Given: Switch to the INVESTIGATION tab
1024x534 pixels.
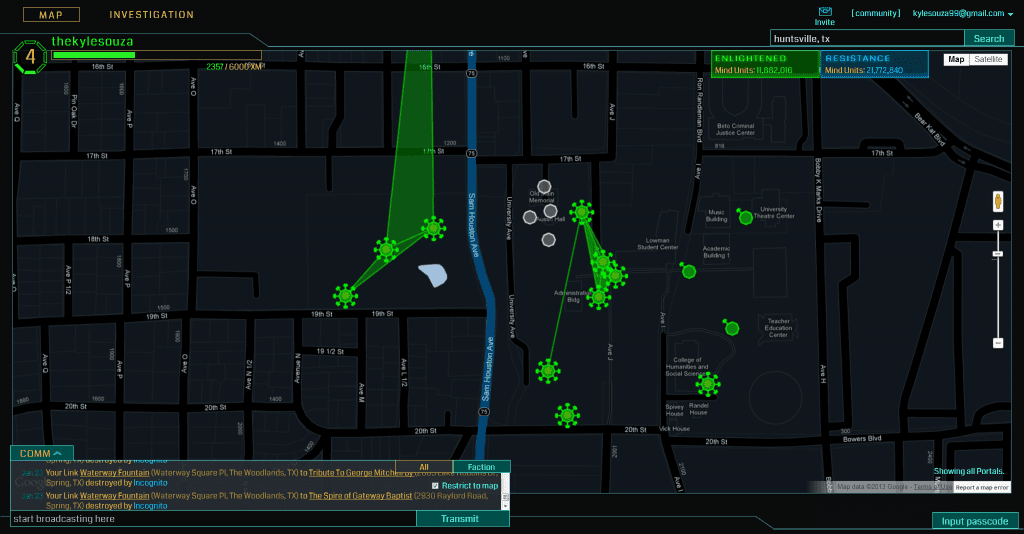Looking at the screenshot, I should click(151, 15).
